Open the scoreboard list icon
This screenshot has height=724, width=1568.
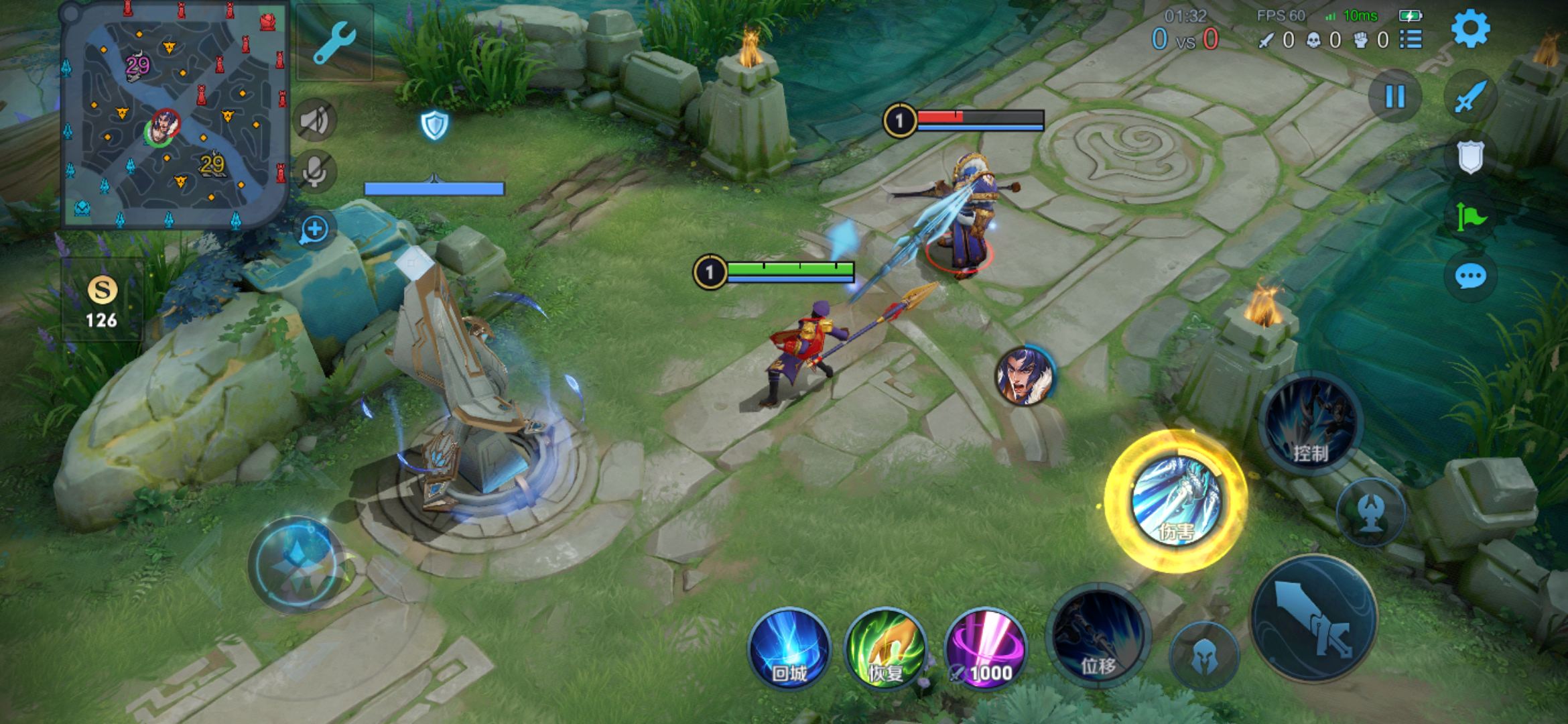click(x=1411, y=40)
